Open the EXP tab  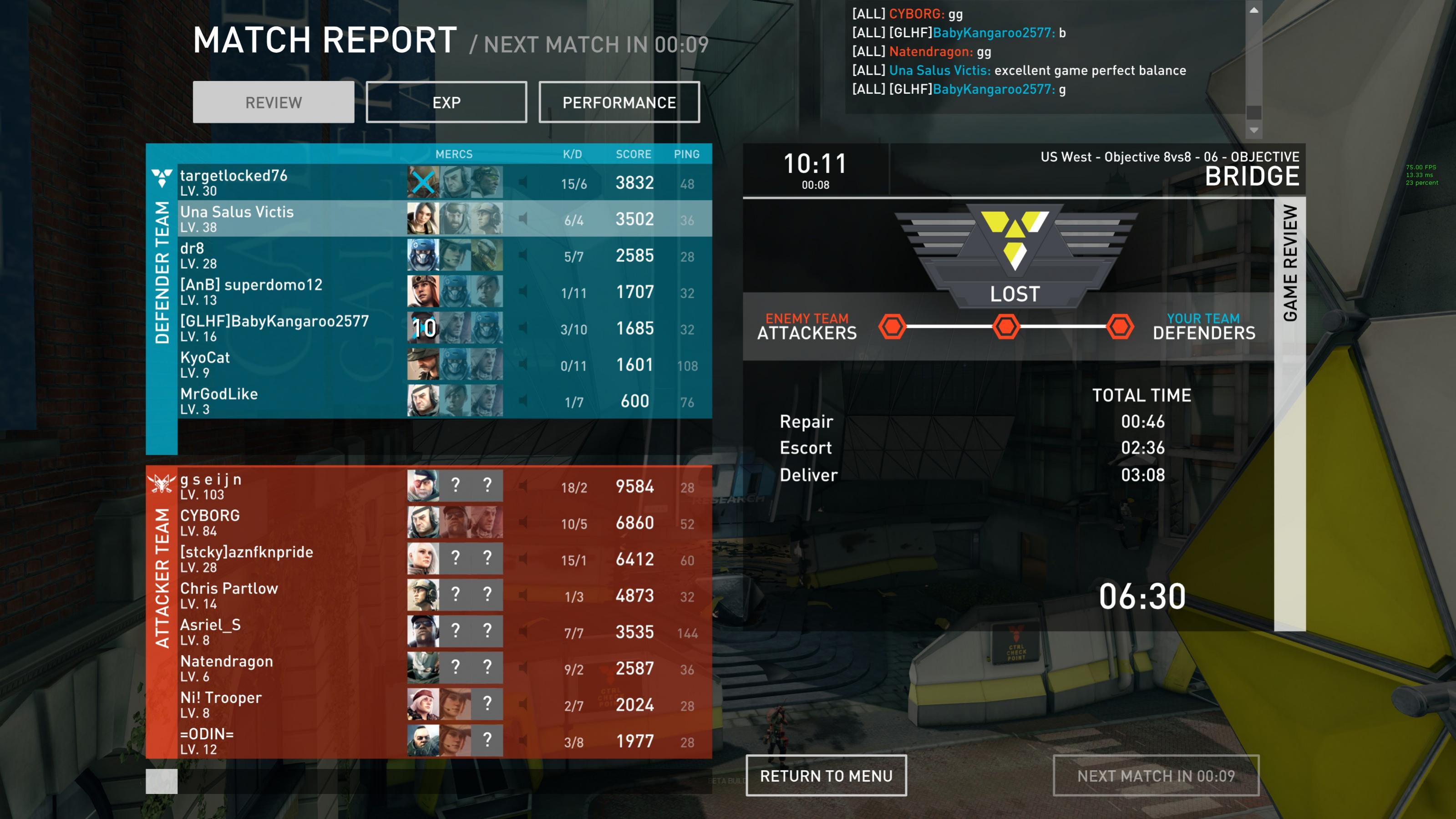446,102
